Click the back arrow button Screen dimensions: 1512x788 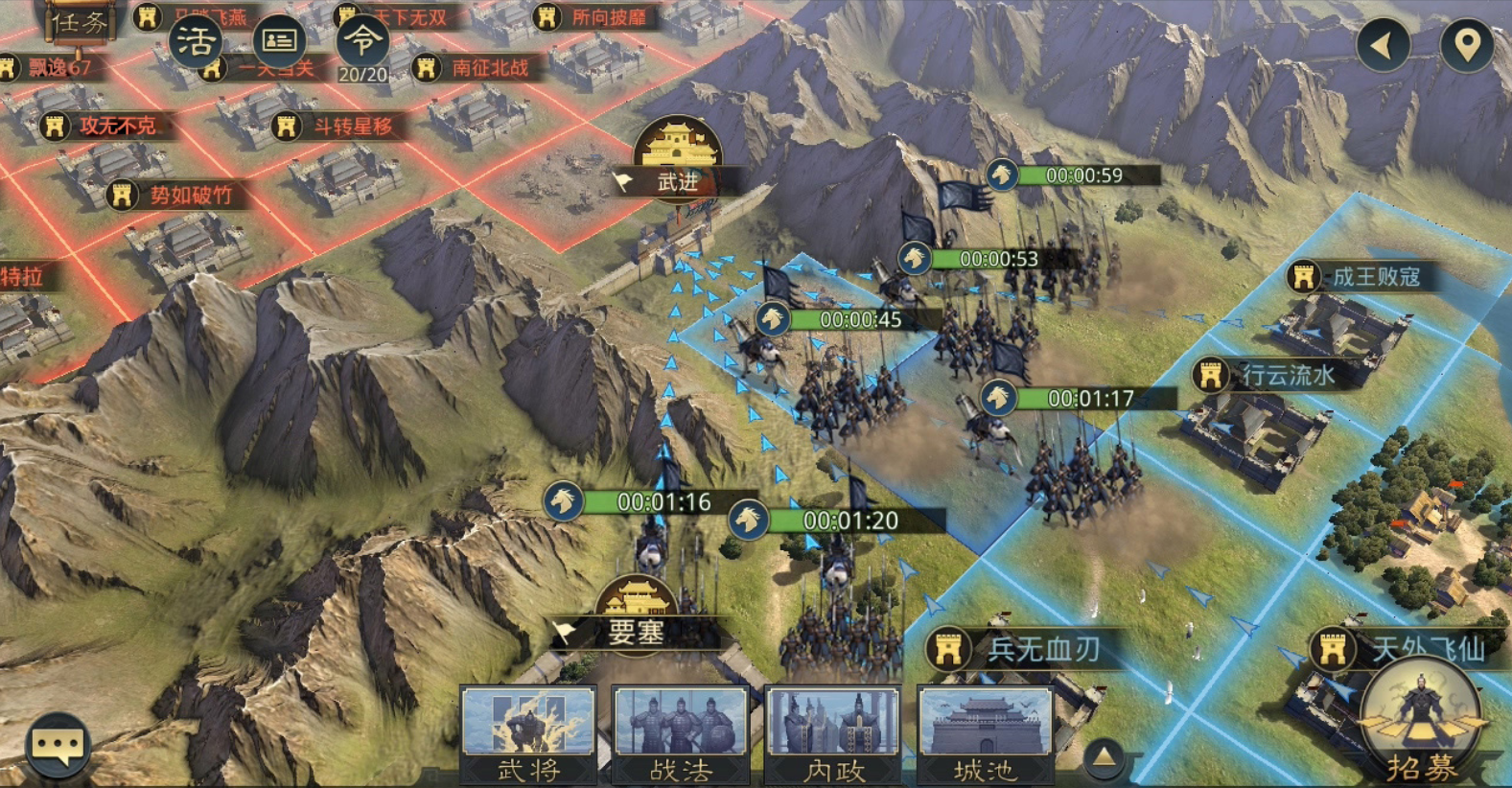coord(1383,44)
